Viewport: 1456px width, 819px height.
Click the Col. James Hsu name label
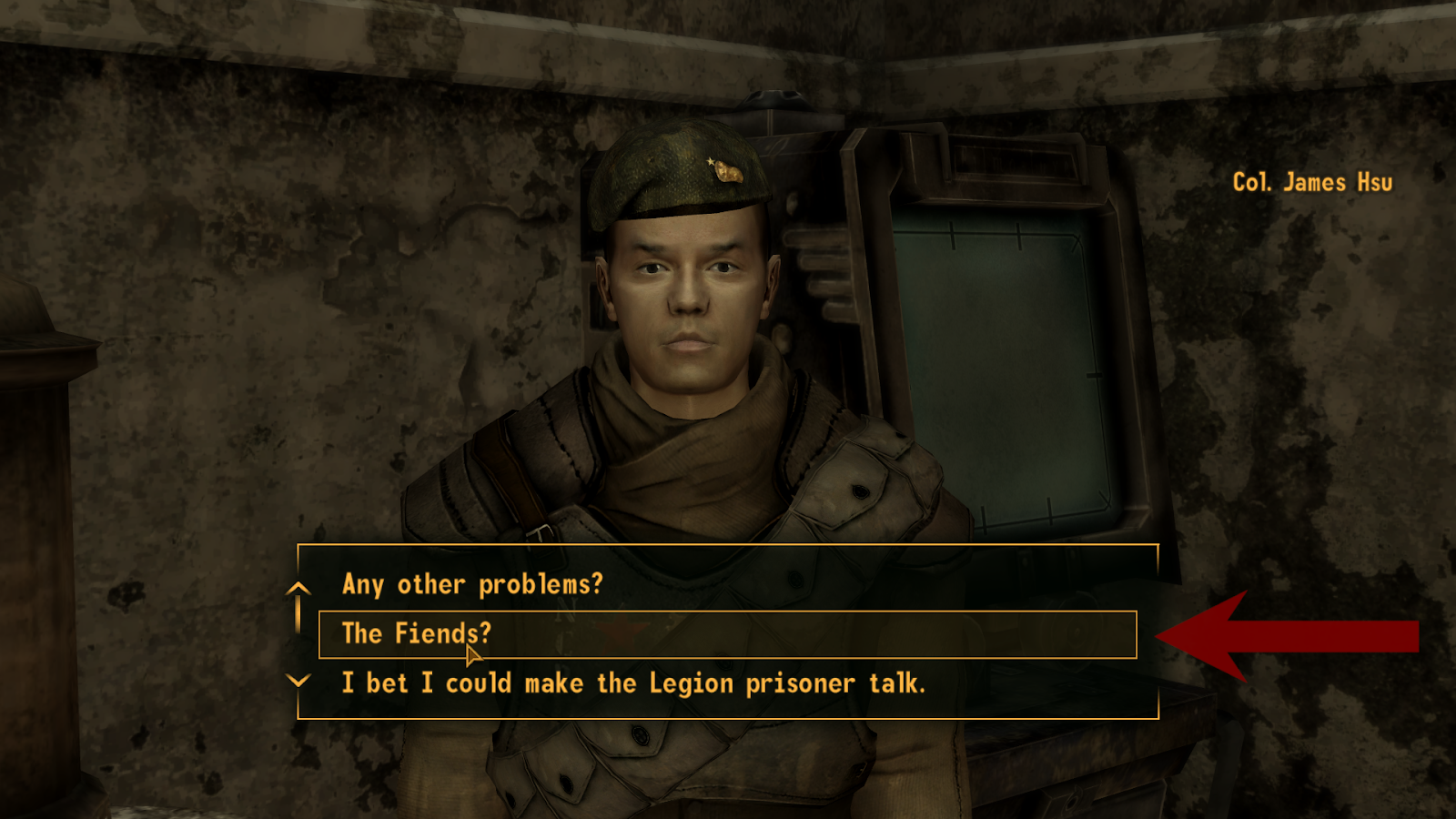coord(1311,182)
